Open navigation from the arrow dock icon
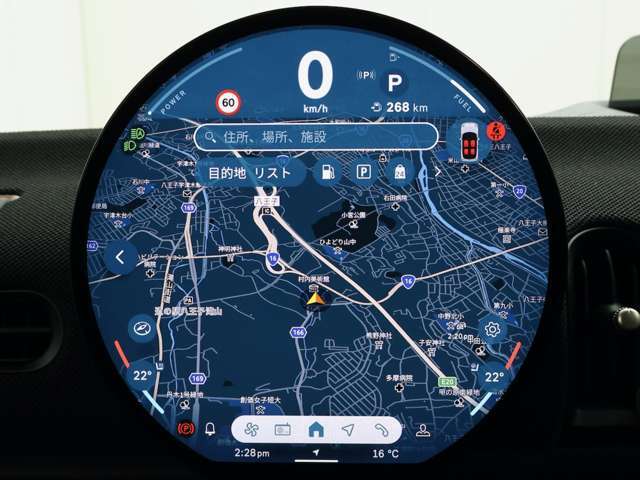This screenshot has height=480, width=640. tap(348, 430)
